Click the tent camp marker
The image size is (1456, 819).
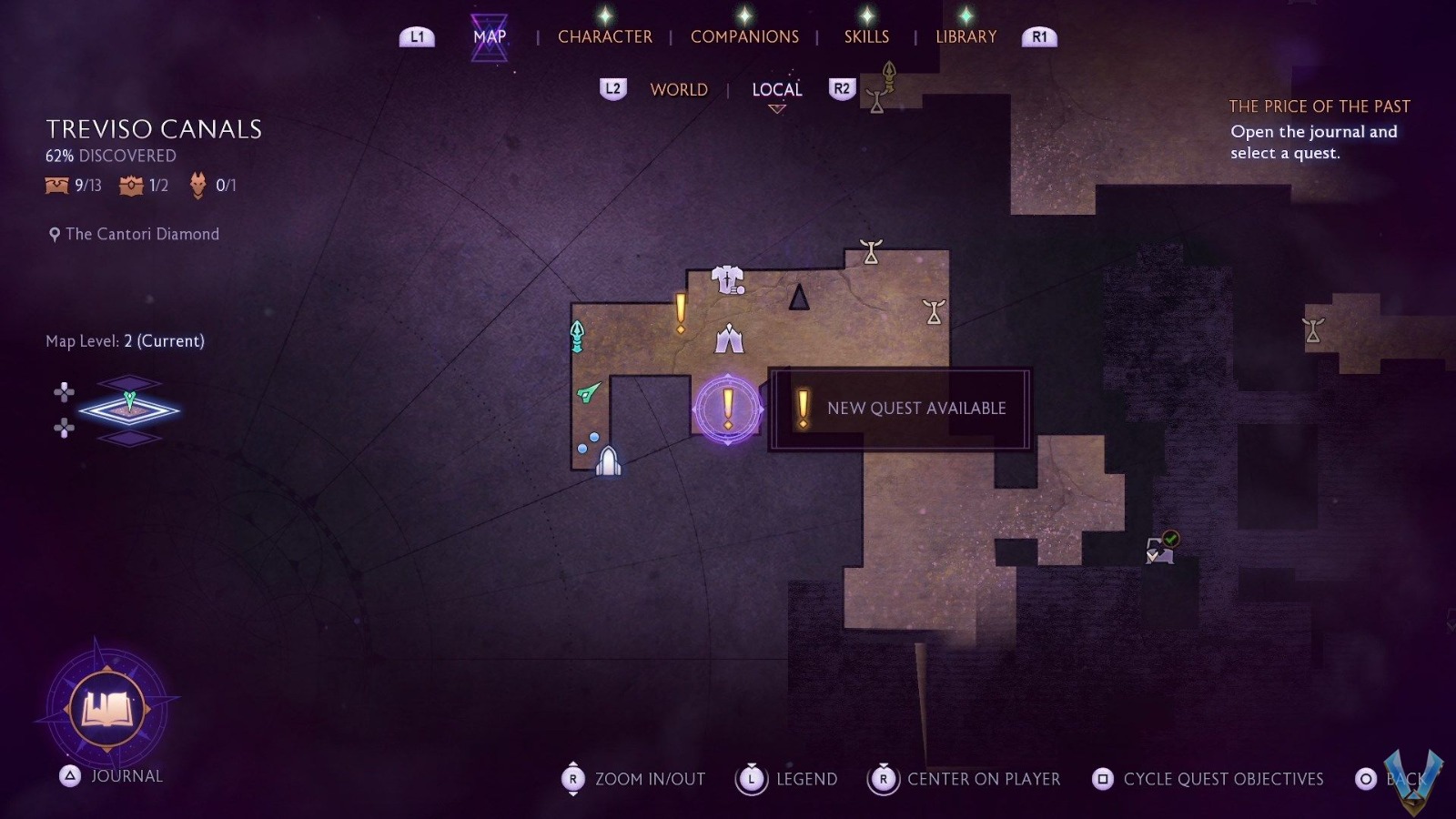[x=729, y=339]
